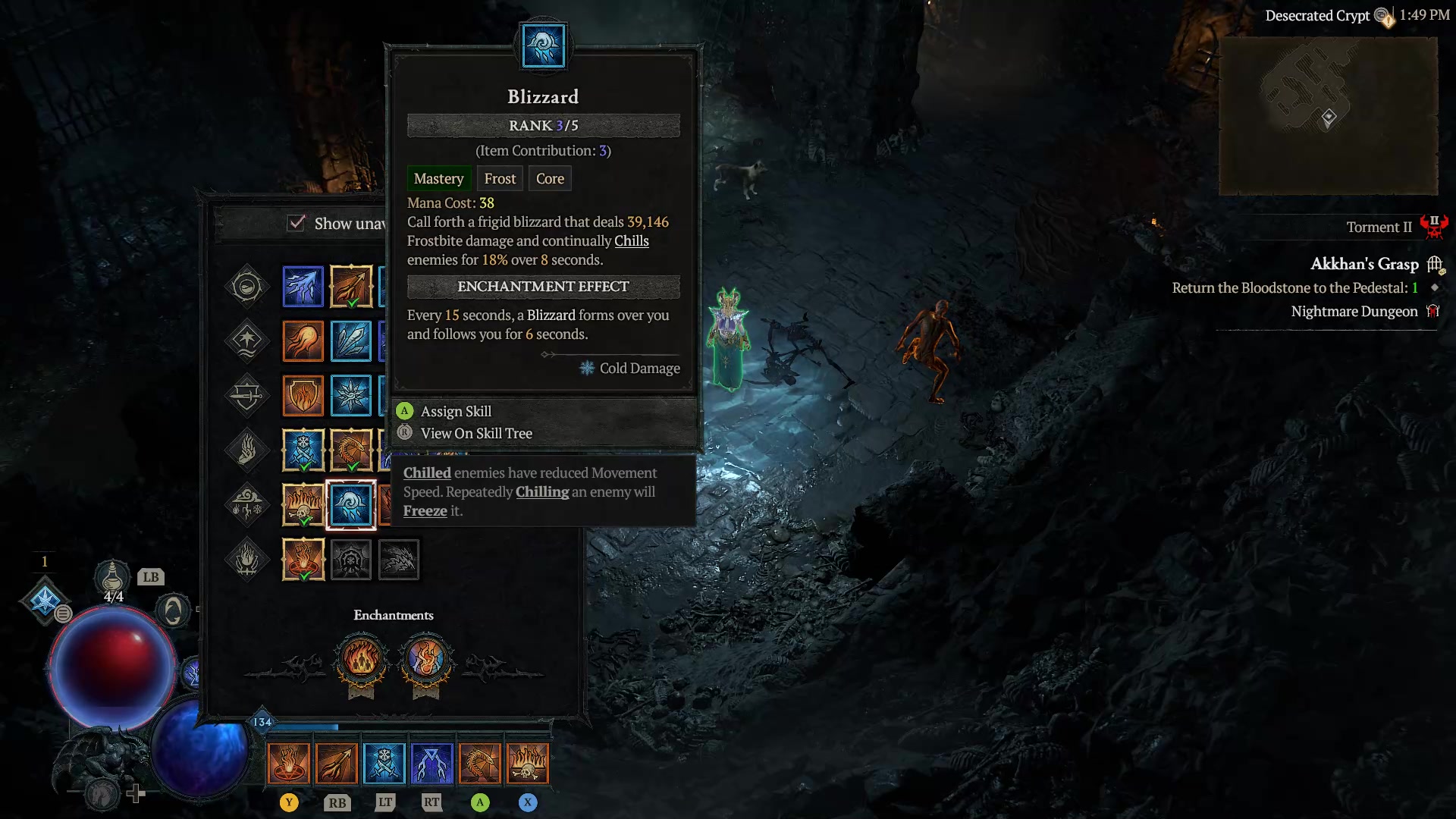Select the Flame Shield skill icon

303,396
